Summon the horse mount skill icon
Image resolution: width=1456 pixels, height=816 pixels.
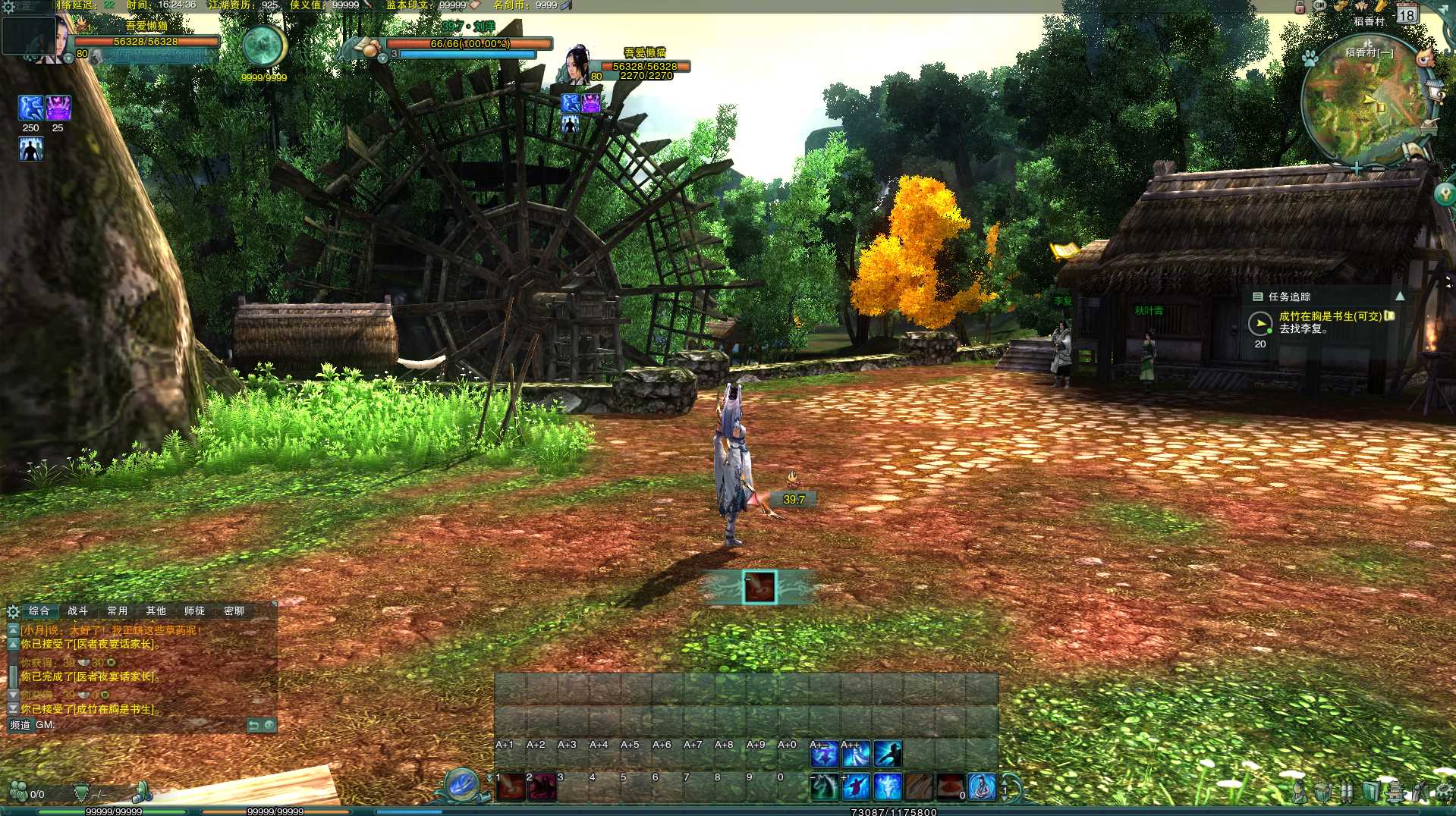[x=824, y=787]
